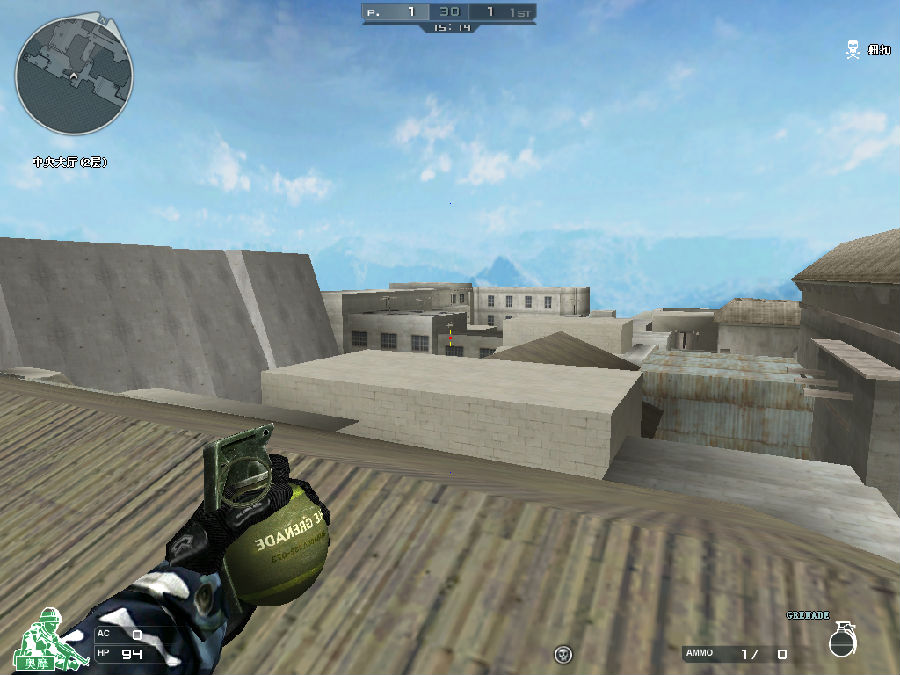Image resolution: width=900 pixels, height=675 pixels.
Task: Click the circular minimap
Action: tap(75, 73)
